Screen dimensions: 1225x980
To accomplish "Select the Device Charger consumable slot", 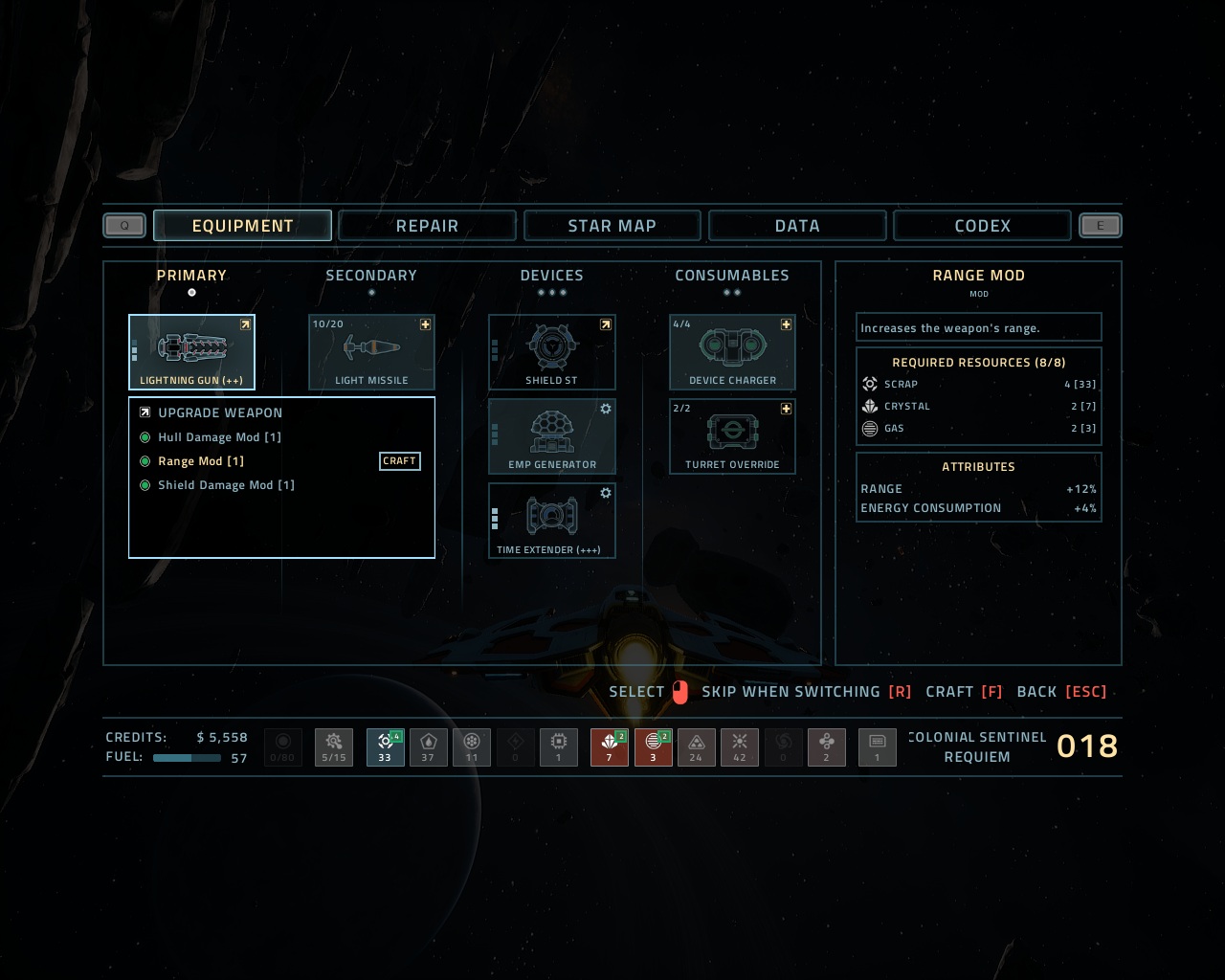I will pyautogui.click(x=732, y=351).
